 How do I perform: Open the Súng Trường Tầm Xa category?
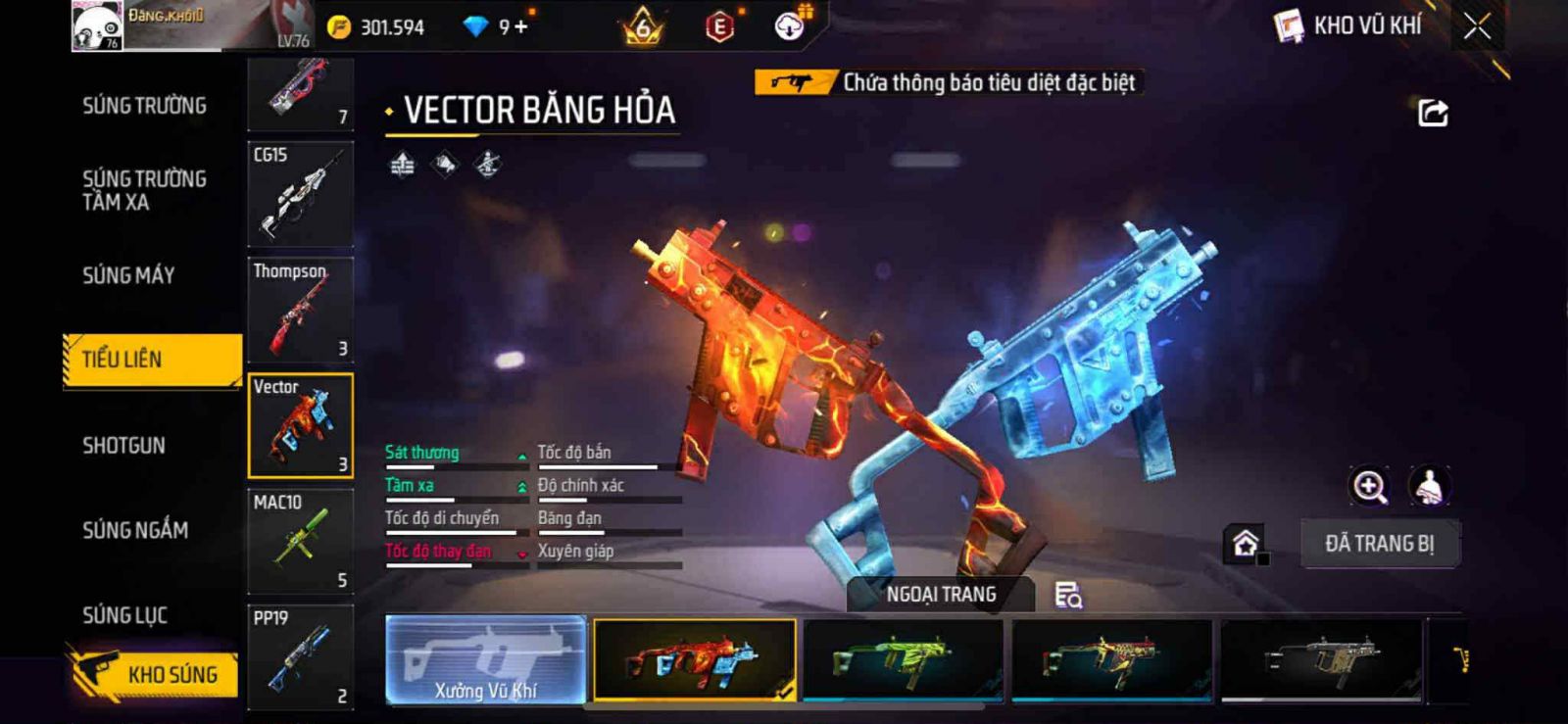tap(144, 190)
